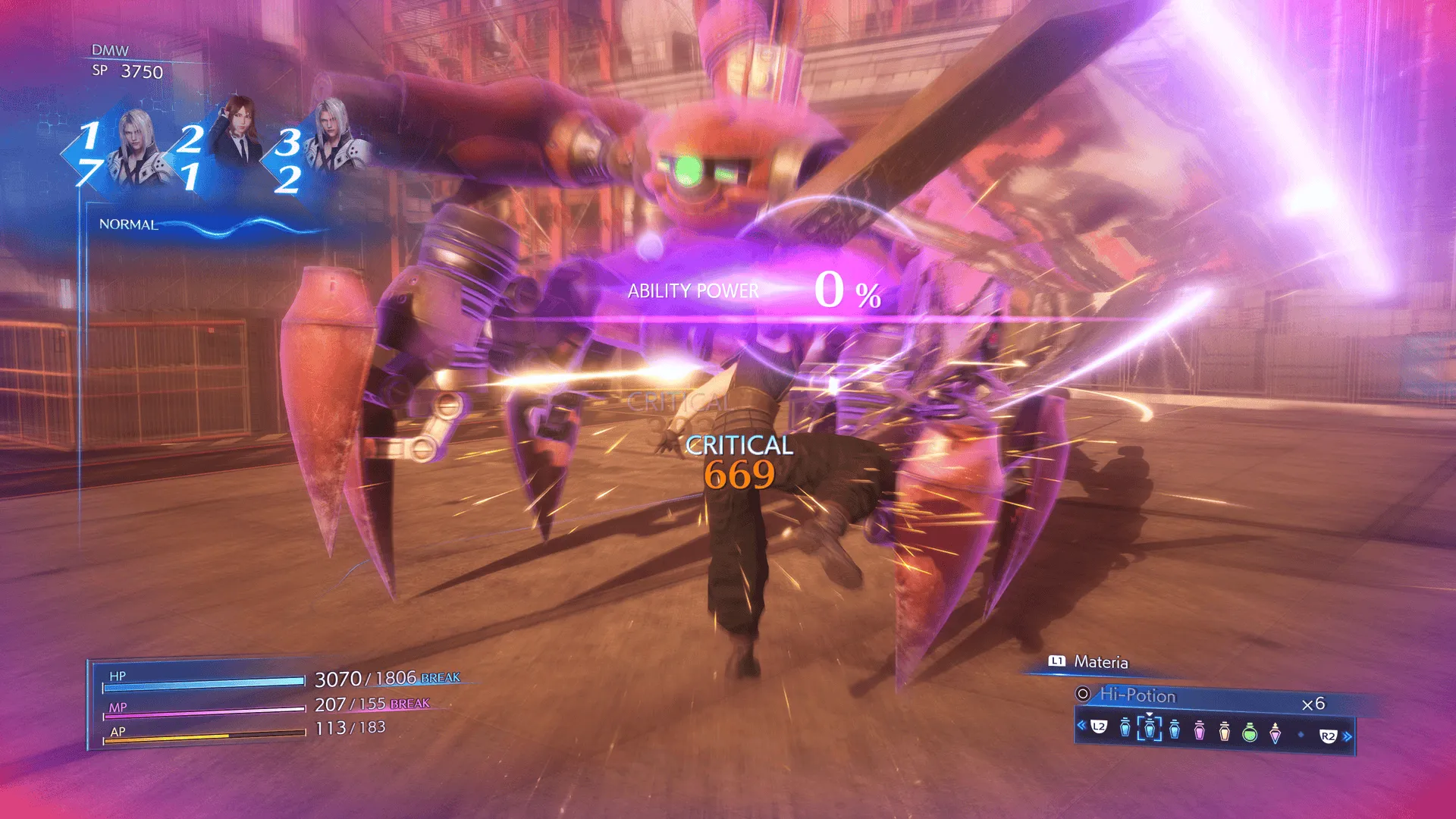Click the right R2 arrows to cycle items
Image resolution: width=1456 pixels, height=819 pixels.
1346,736
